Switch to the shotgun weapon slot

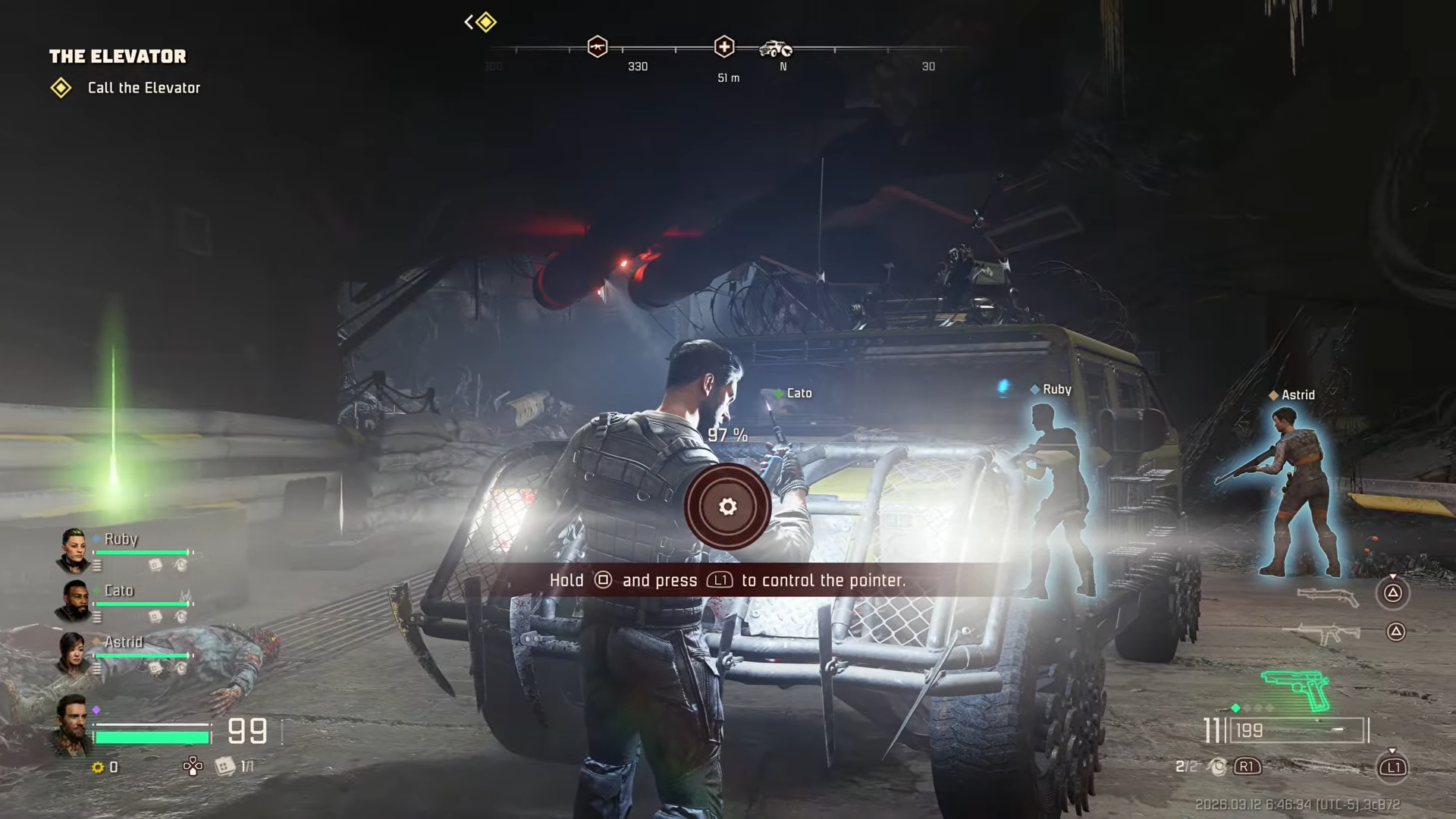[1328, 597]
